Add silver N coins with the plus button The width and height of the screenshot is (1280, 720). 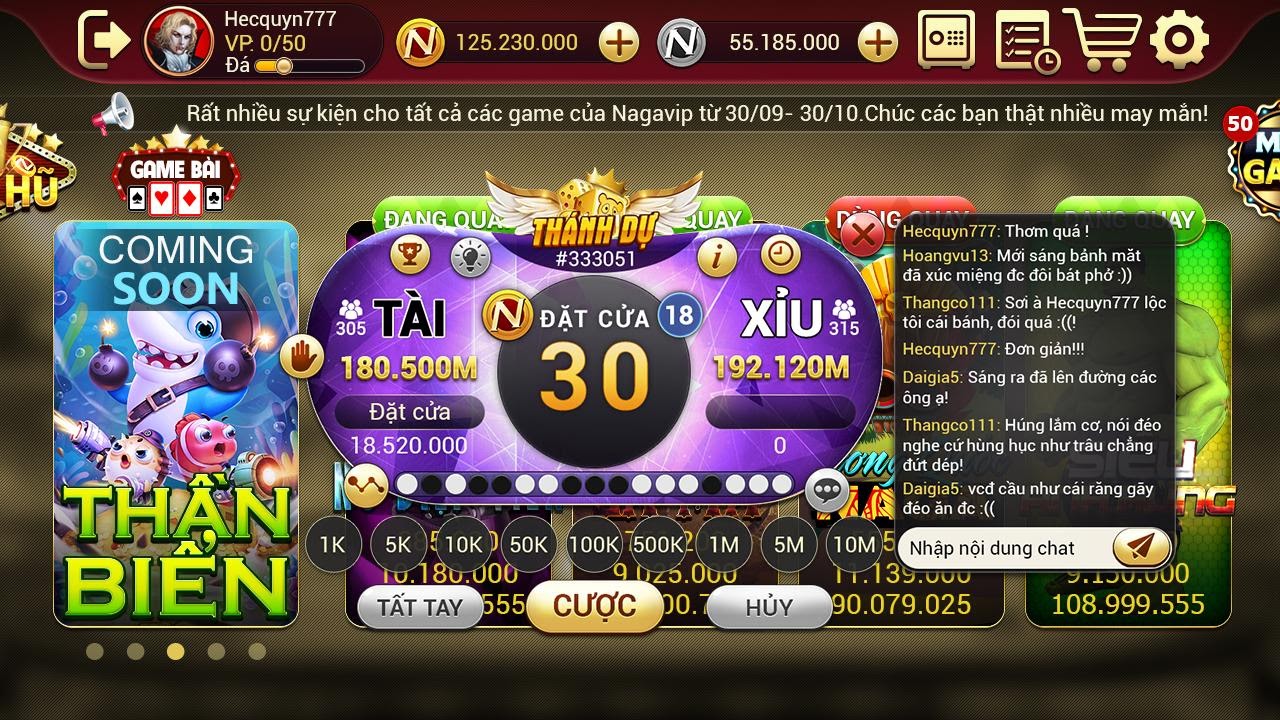[x=878, y=42]
